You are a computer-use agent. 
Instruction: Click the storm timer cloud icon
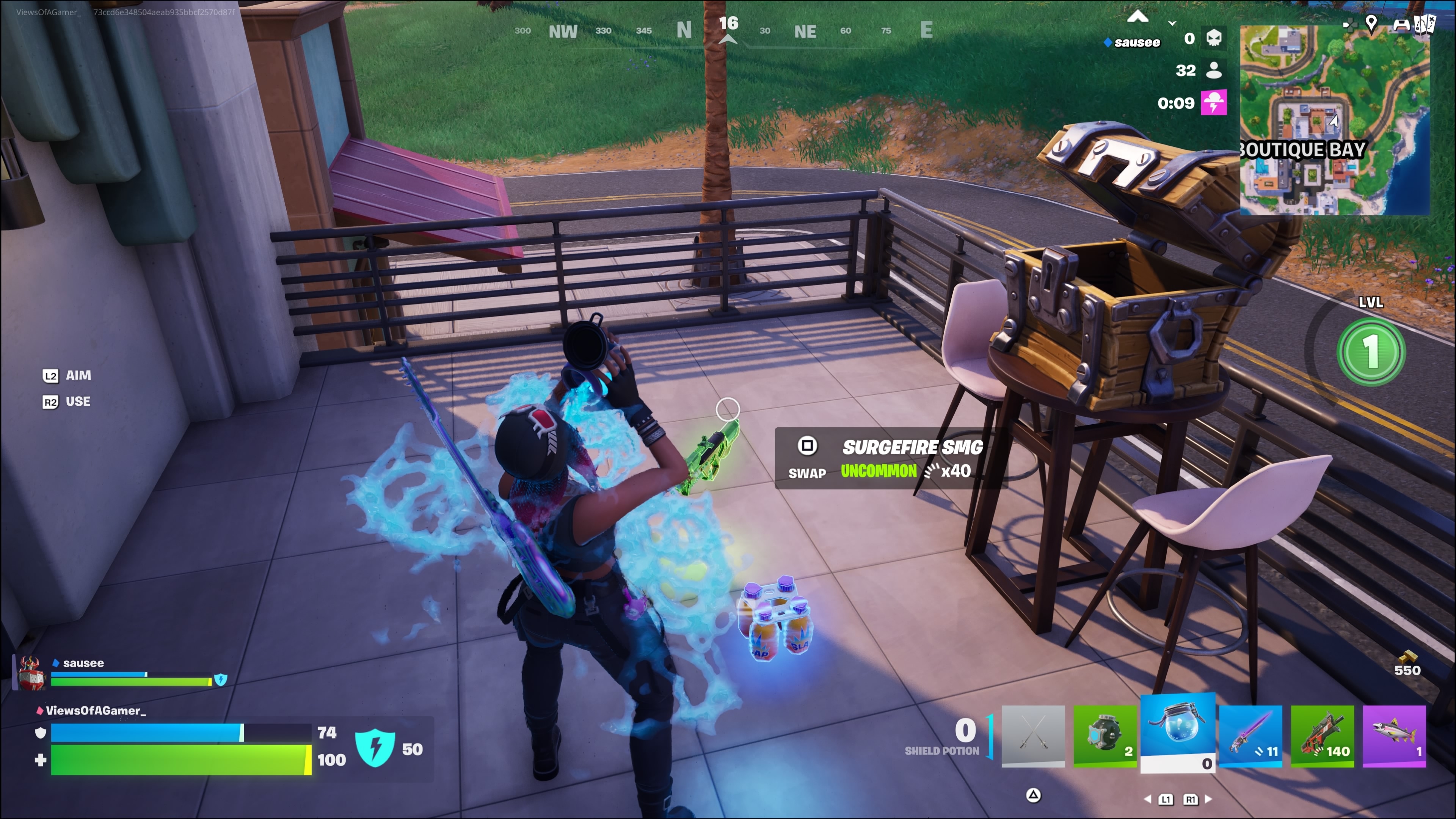pyautogui.click(x=1213, y=103)
